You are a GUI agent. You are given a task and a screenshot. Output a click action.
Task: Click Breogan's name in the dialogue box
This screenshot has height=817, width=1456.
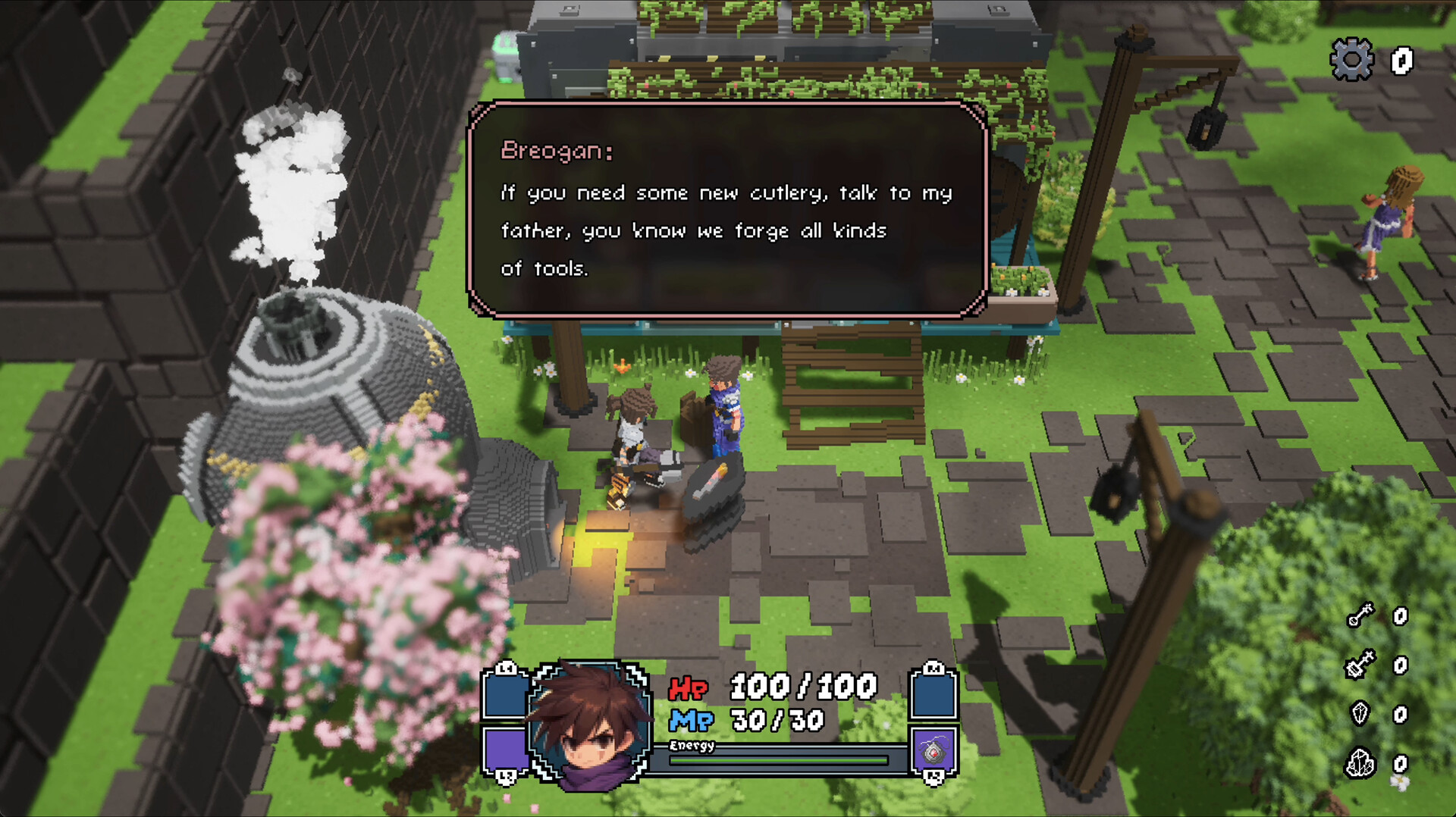pos(556,152)
